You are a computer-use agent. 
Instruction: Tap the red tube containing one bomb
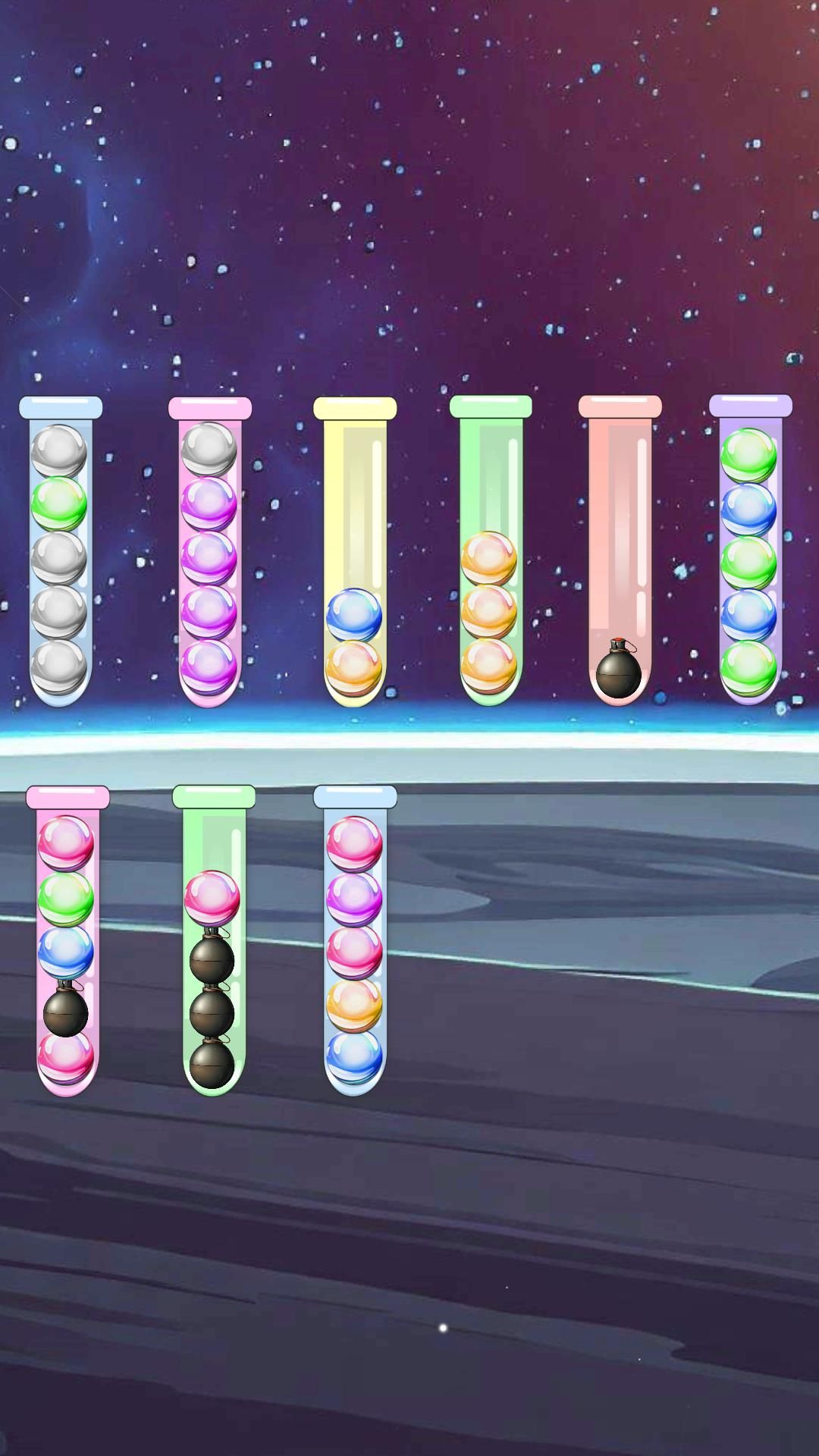(x=620, y=554)
